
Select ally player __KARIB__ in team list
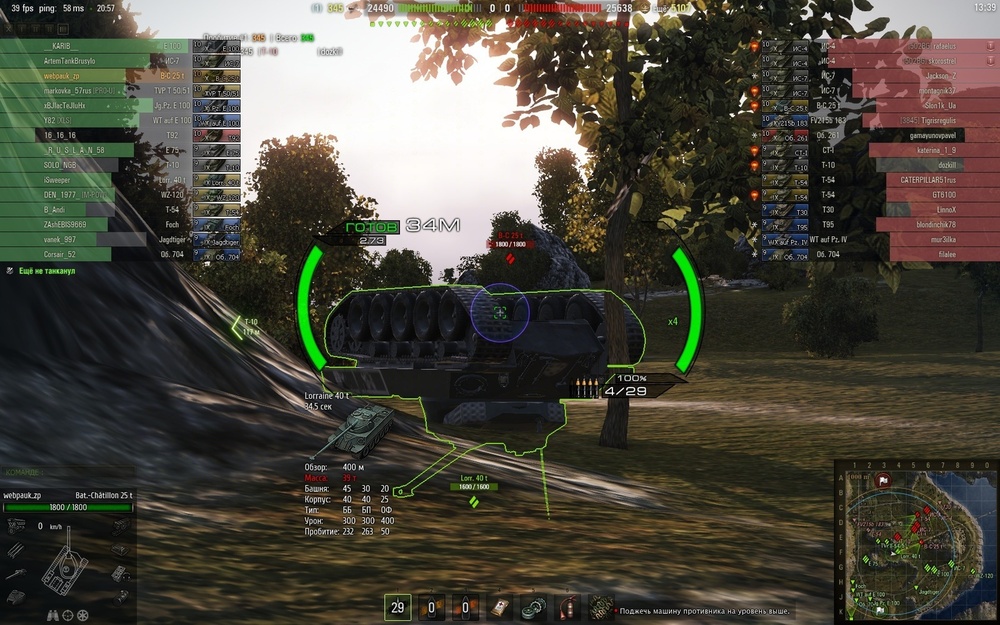[60, 46]
